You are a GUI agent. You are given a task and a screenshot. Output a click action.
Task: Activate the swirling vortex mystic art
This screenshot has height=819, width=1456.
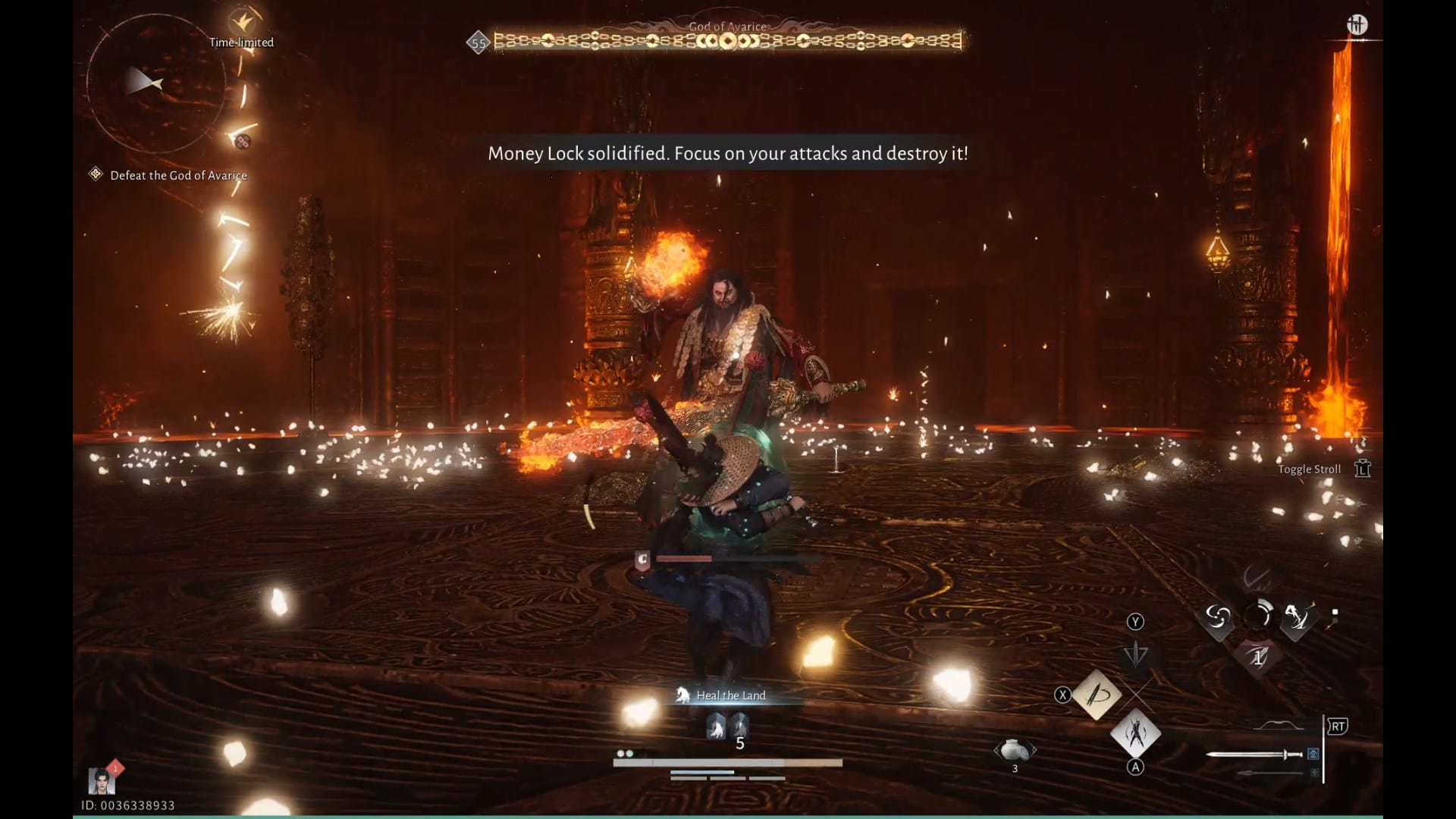1218,618
